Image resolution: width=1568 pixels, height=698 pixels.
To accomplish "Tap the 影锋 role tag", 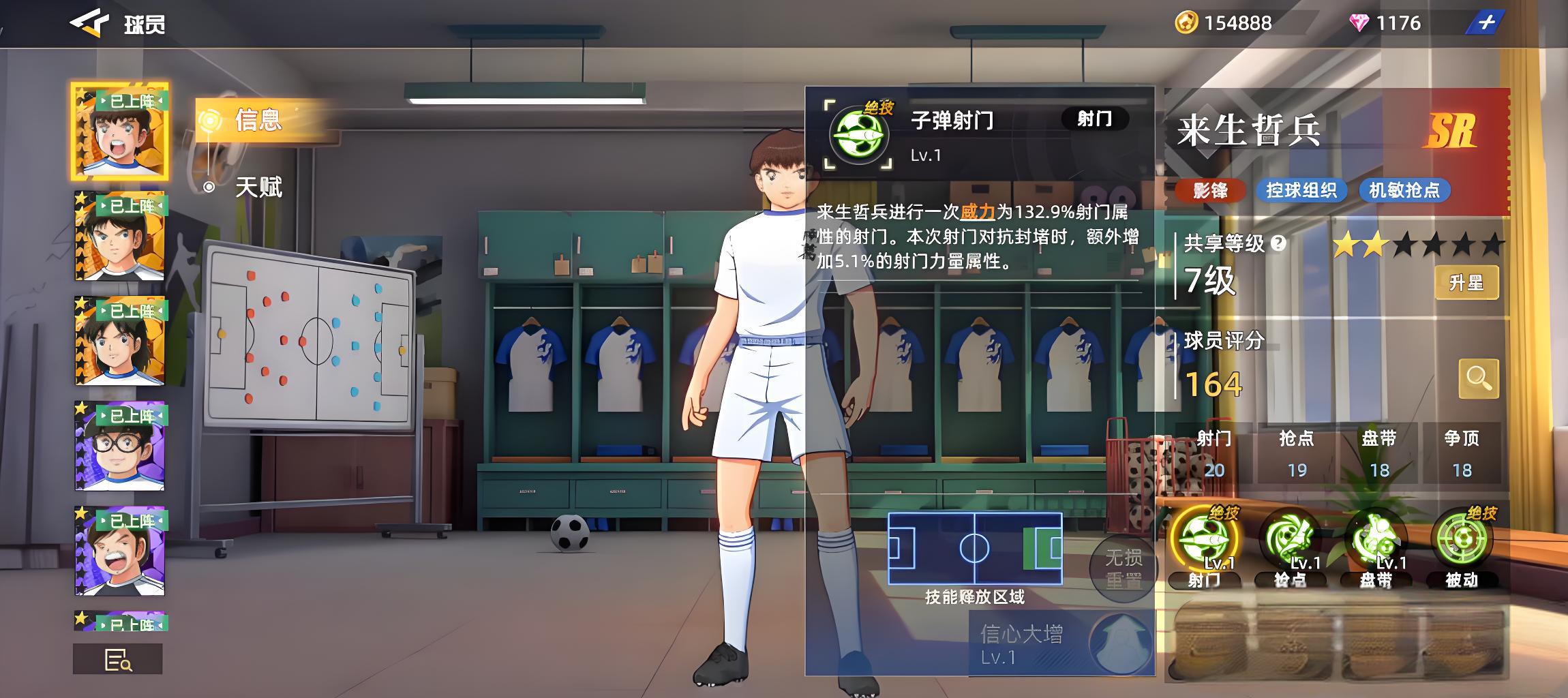I will click(1210, 190).
